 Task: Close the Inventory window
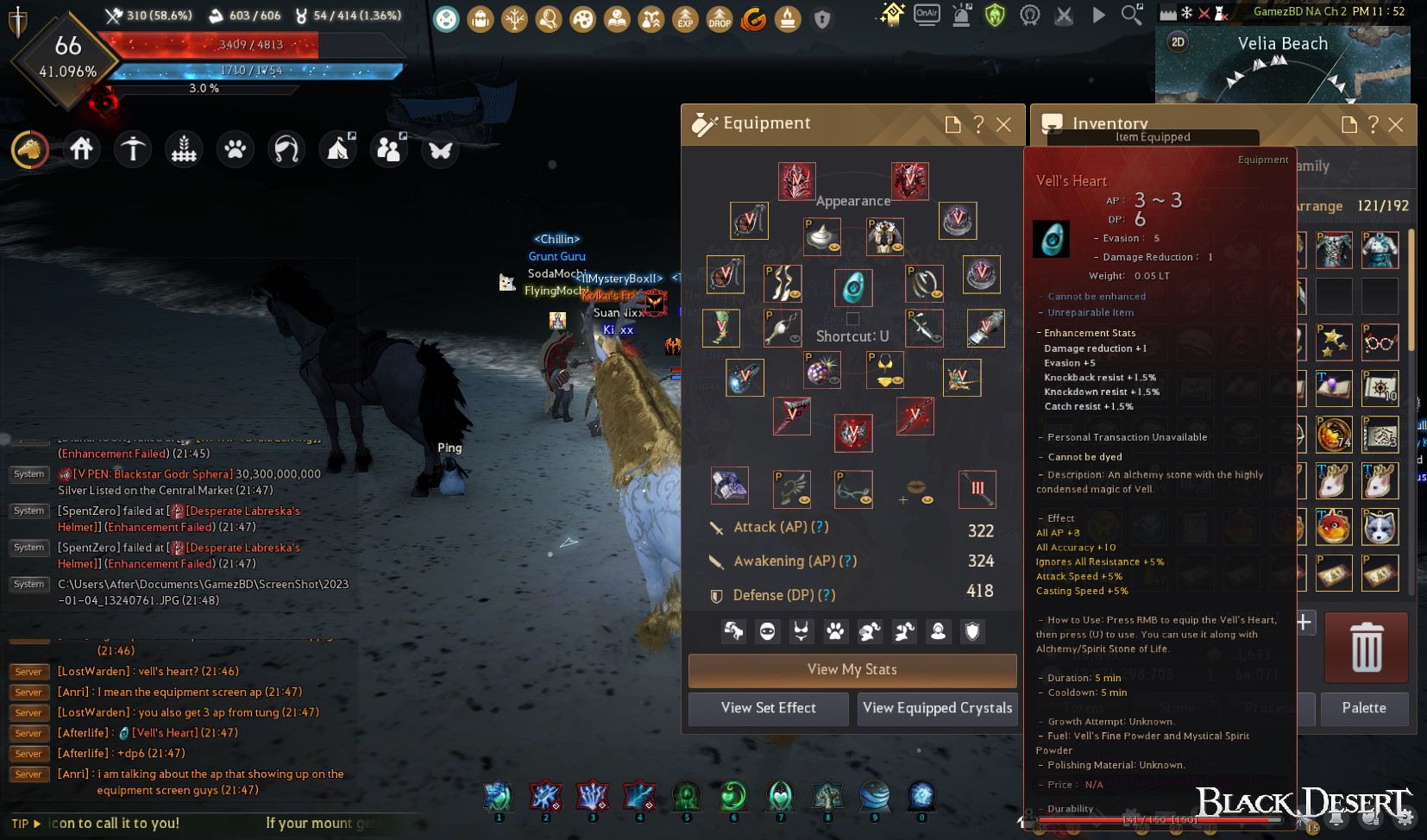pyautogui.click(x=1396, y=125)
